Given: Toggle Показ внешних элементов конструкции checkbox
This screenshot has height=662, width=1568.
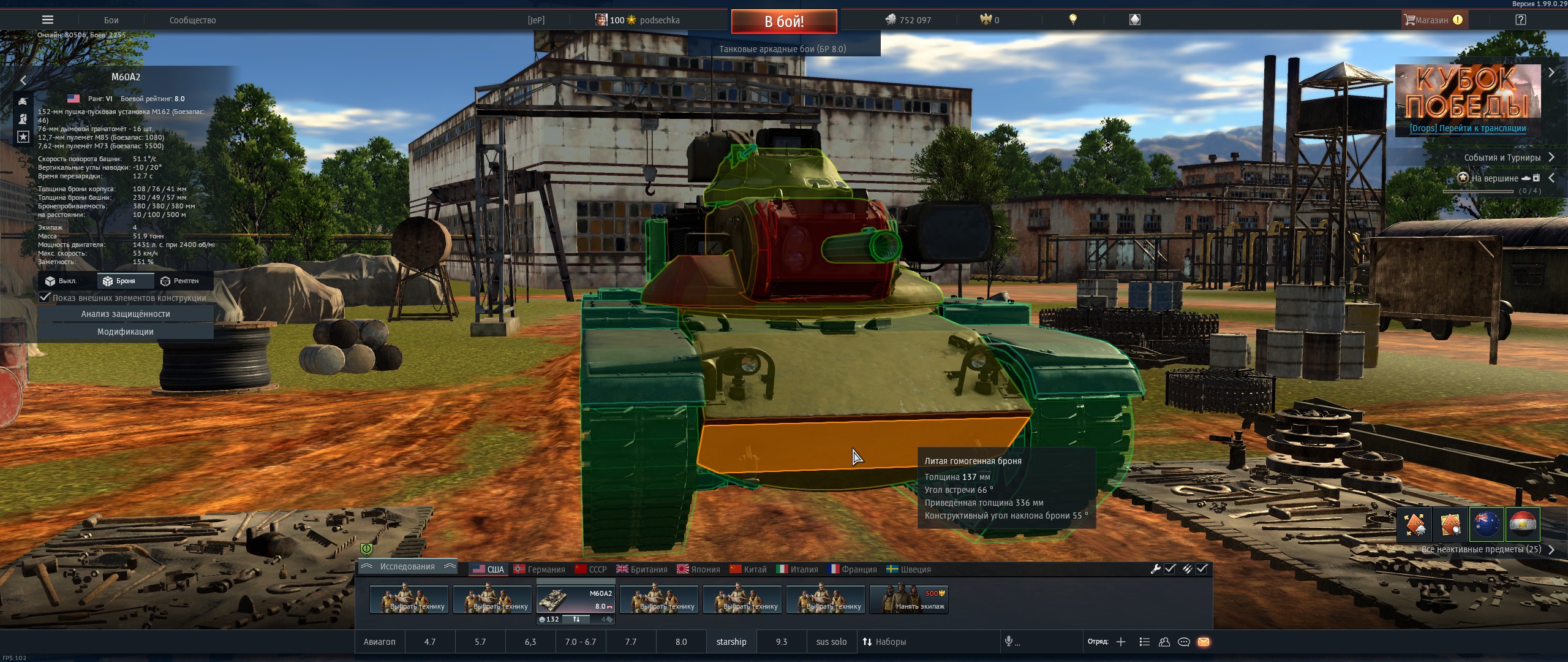Looking at the screenshot, I should click(x=45, y=297).
